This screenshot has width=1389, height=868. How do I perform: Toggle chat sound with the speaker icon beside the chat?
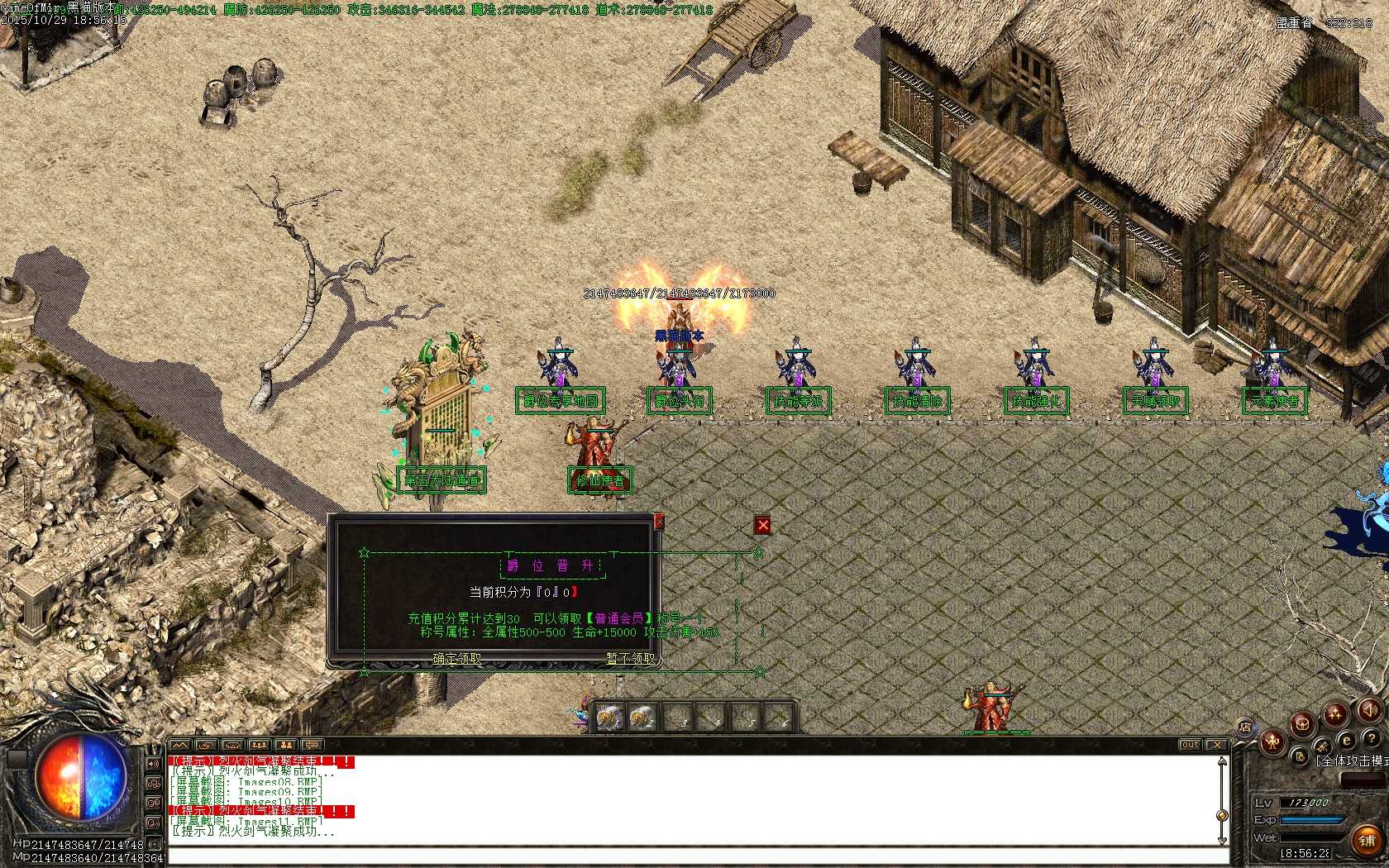tap(153, 763)
